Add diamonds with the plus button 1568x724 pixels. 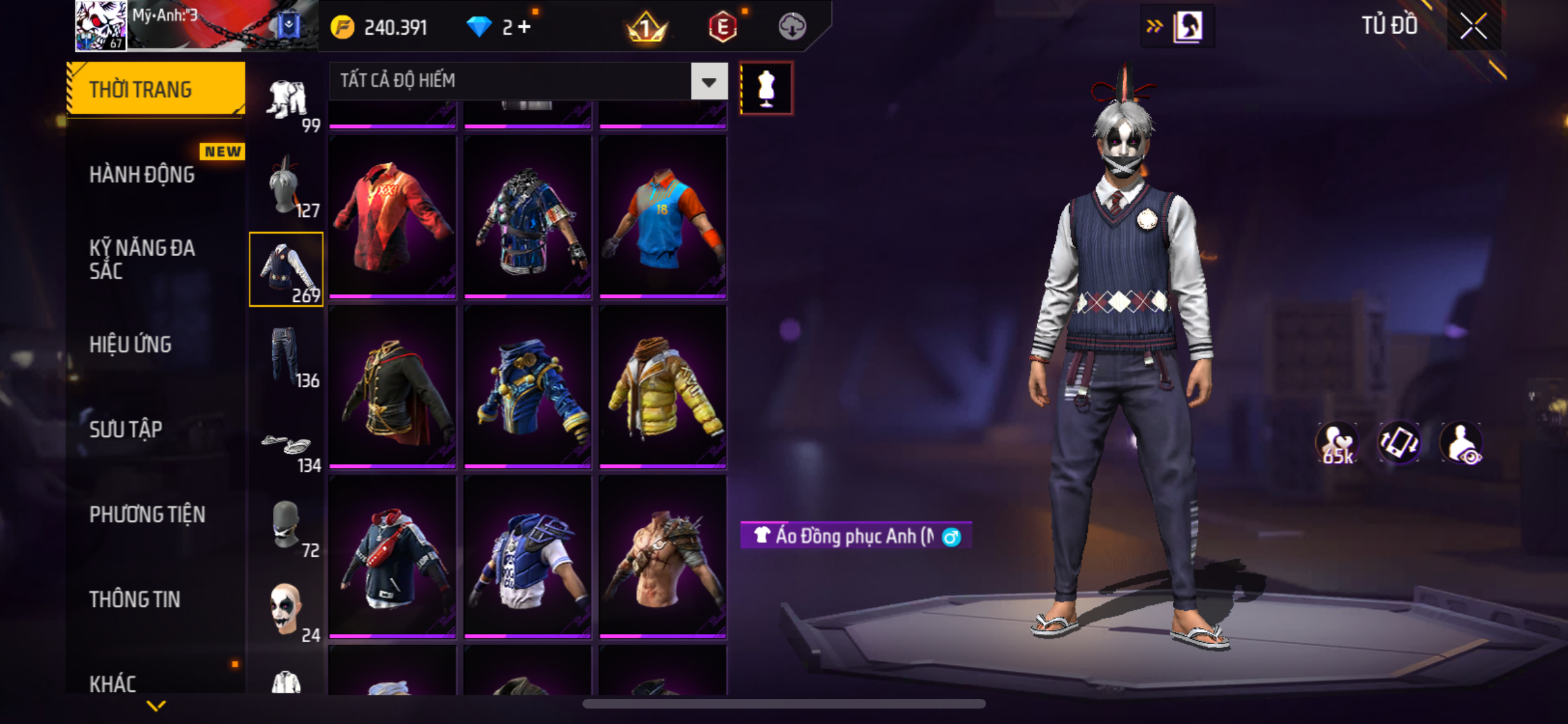tap(525, 27)
